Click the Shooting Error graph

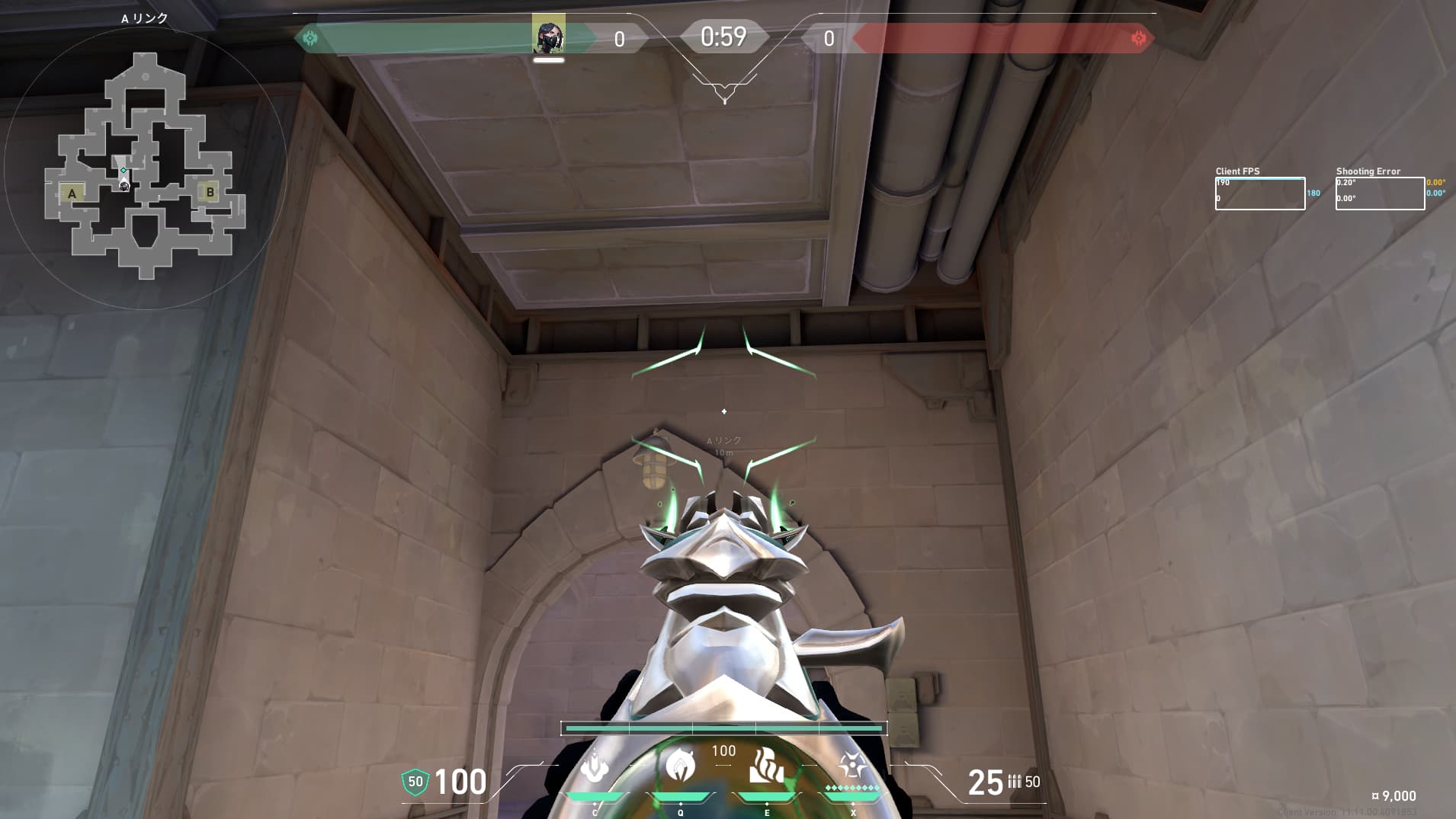point(1380,194)
